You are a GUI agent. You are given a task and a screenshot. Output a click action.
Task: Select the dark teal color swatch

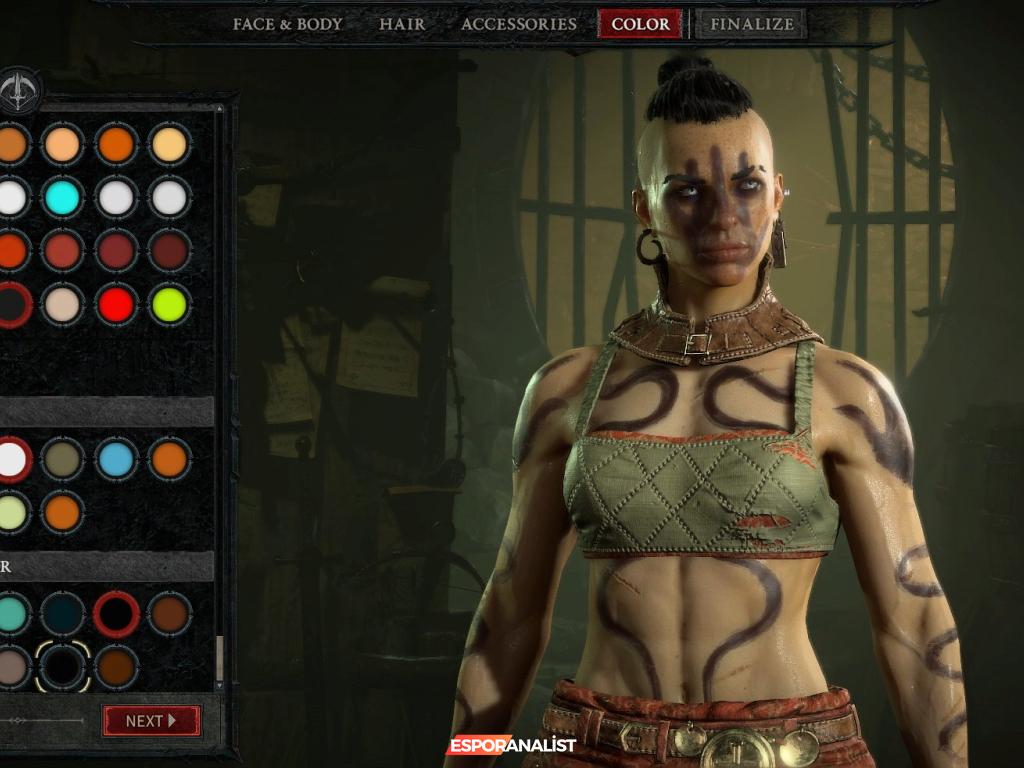pos(63,614)
